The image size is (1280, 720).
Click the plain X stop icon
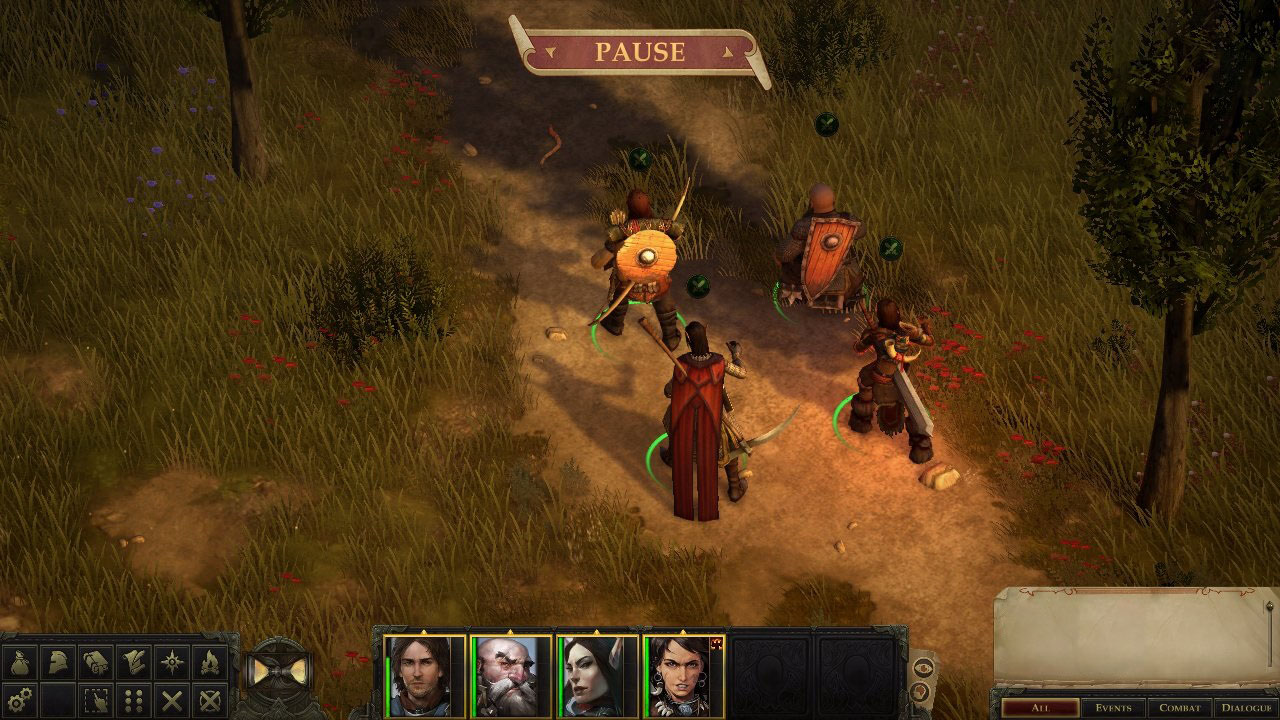(172, 699)
